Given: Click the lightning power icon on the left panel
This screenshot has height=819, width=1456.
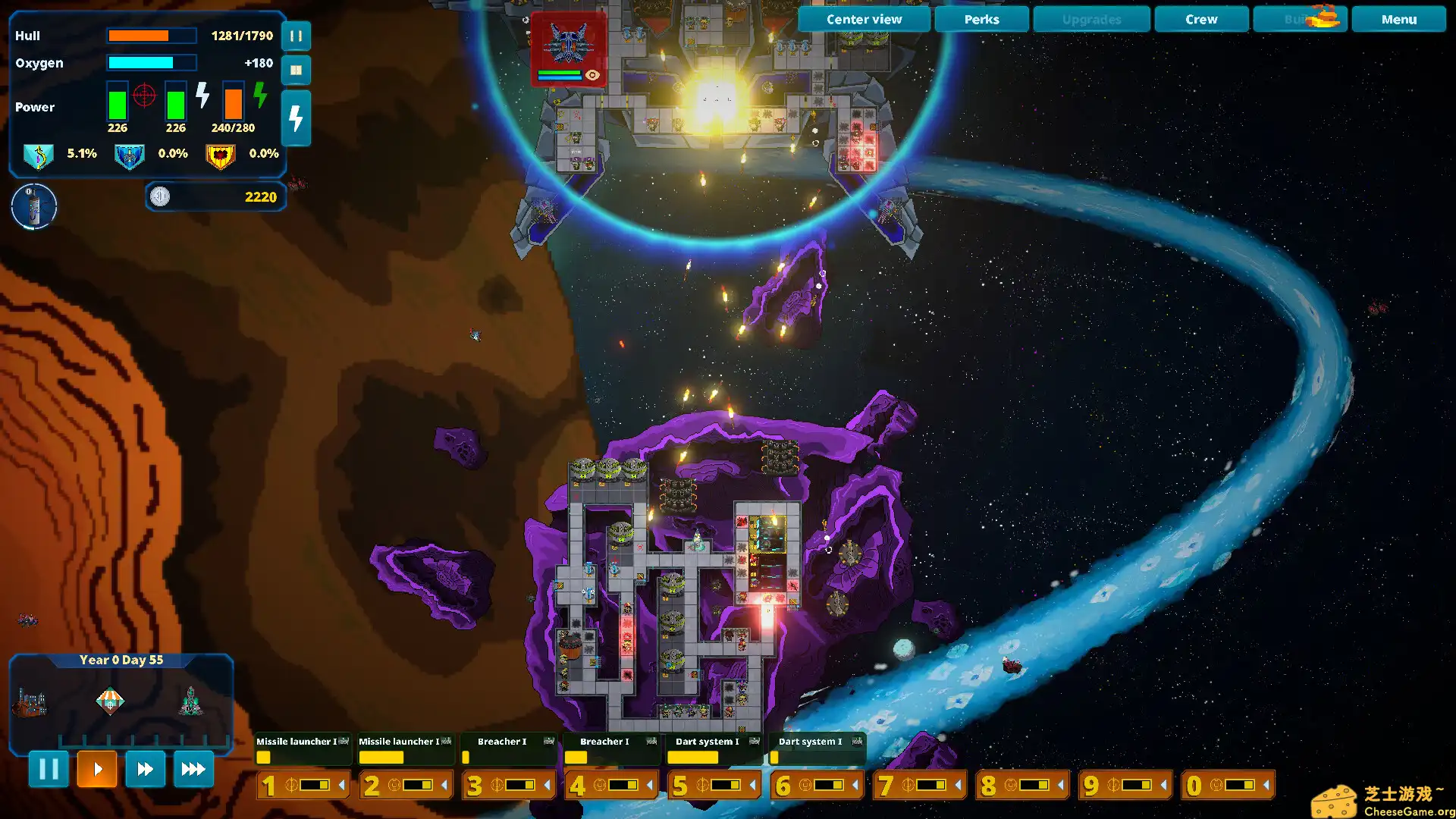Looking at the screenshot, I should pyautogui.click(x=296, y=118).
